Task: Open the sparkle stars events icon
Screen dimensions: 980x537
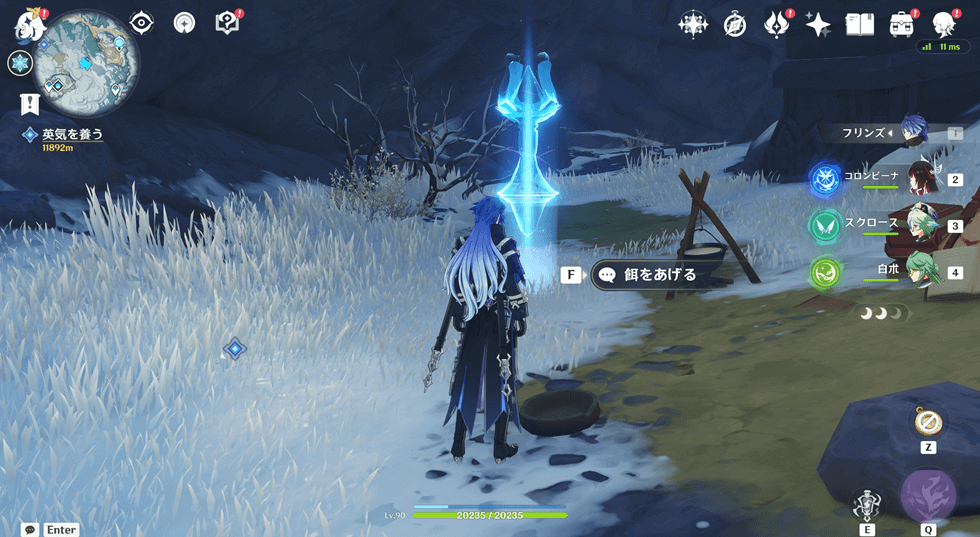Action: tap(818, 25)
